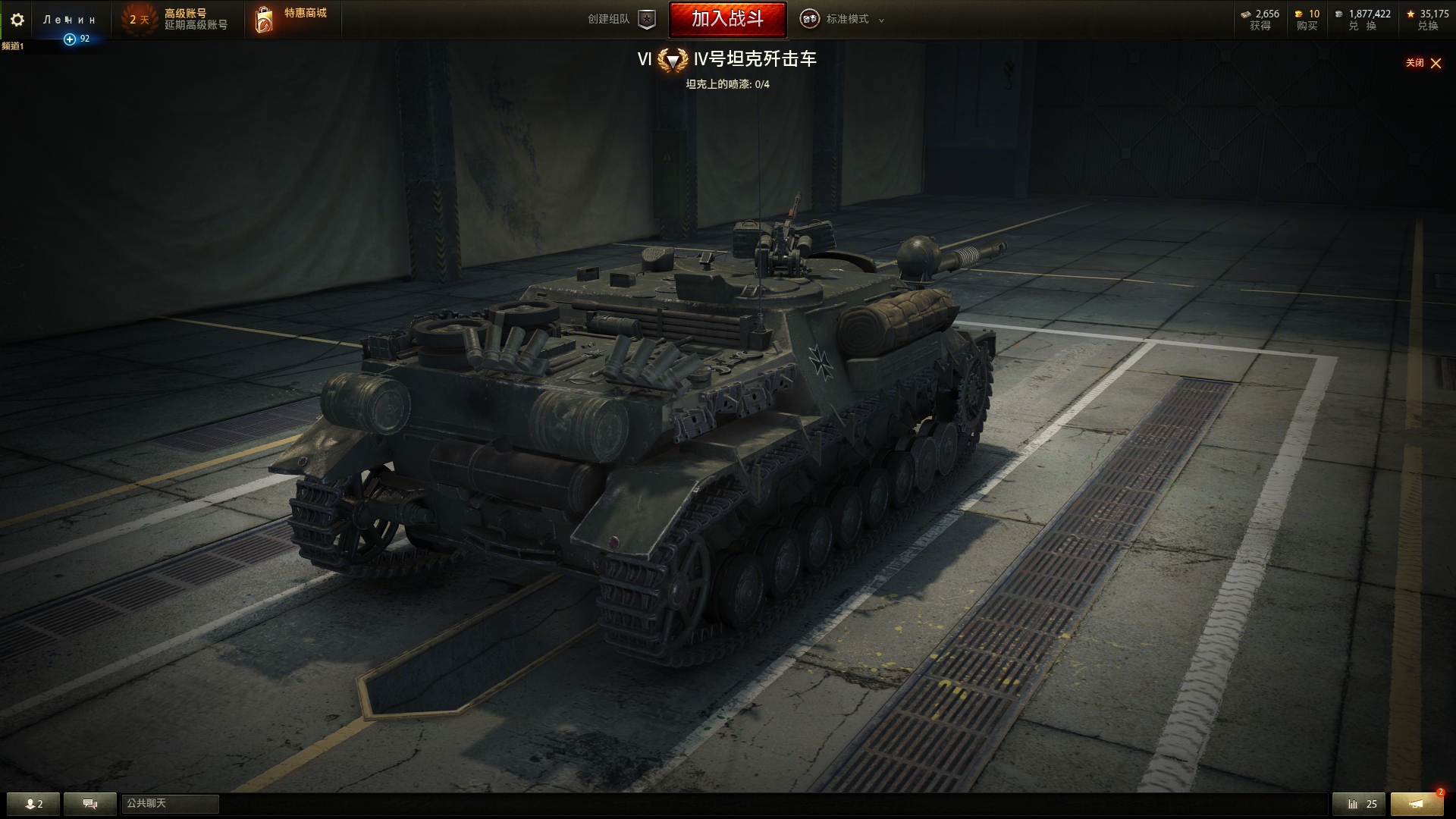This screenshot has width=1456, height=819.
Task: Click the player name profile area
Action: (70, 20)
